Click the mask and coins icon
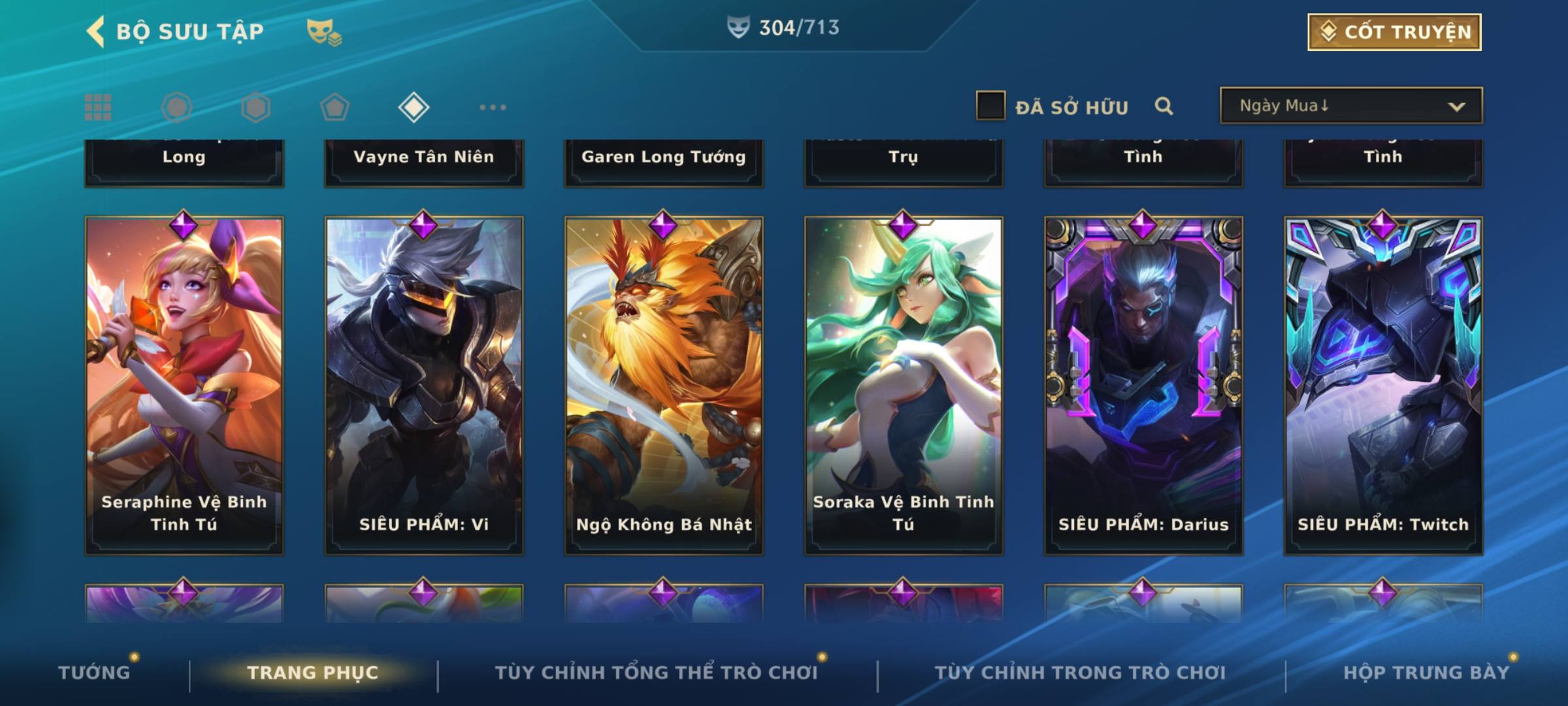 [x=324, y=32]
